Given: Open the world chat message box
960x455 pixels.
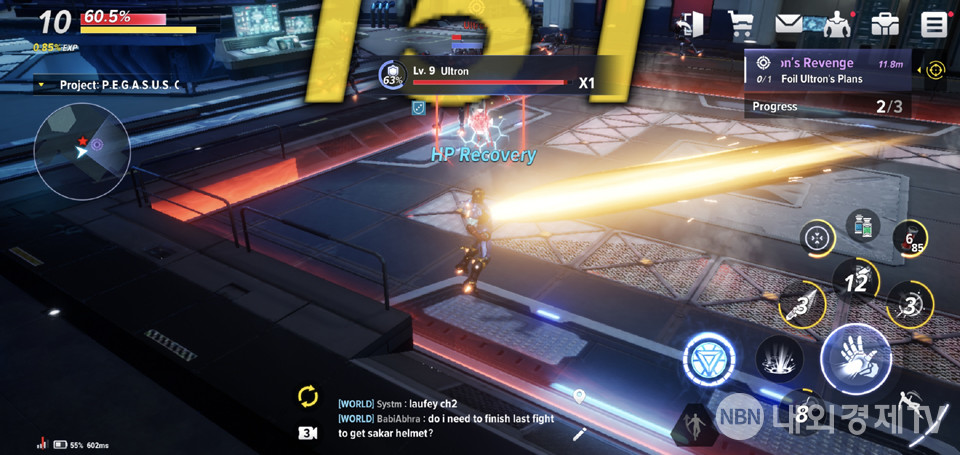Looking at the screenshot, I should (450, 418).
